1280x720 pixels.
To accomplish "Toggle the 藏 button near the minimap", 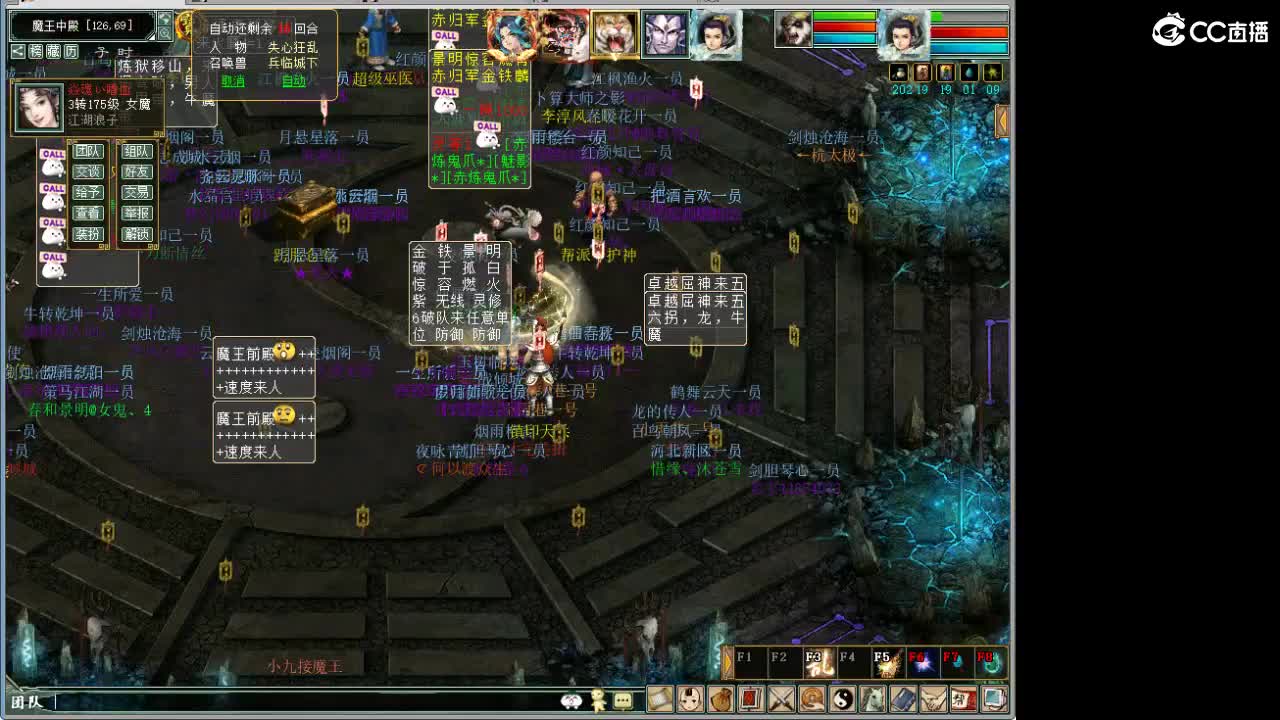I will pos(55,51).
